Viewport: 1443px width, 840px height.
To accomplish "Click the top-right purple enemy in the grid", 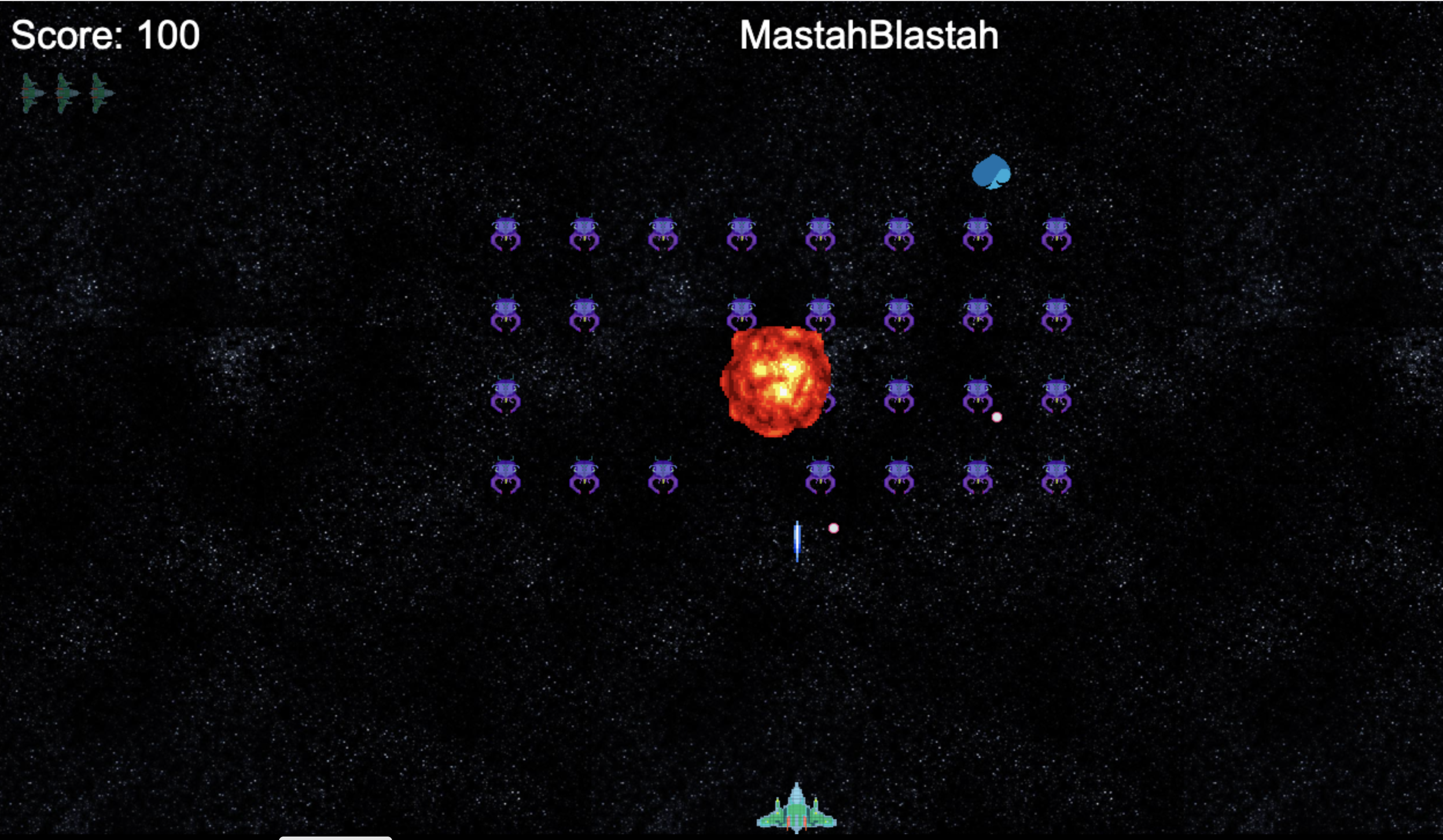I will coord(1058,231).
